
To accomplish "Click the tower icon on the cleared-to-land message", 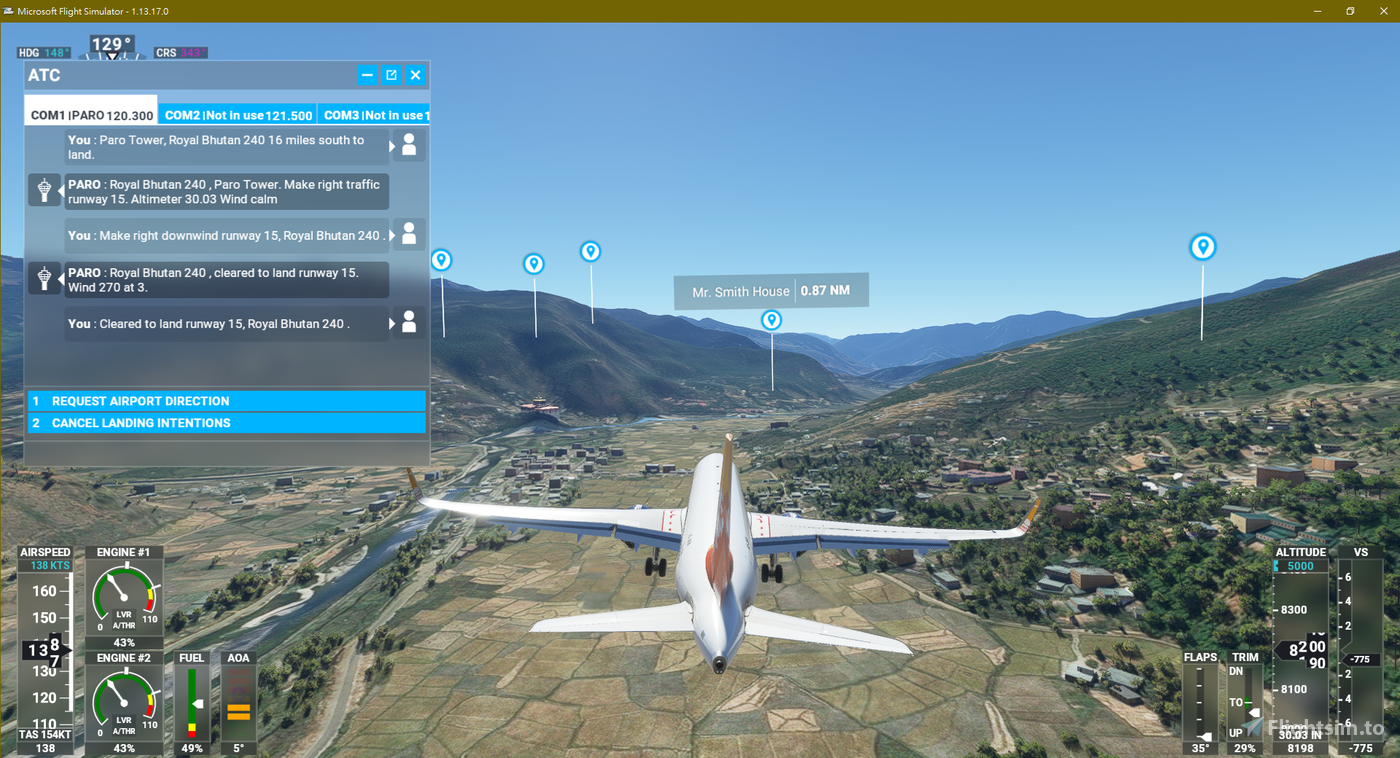I will pyautogui.click(x=44, y=278).
